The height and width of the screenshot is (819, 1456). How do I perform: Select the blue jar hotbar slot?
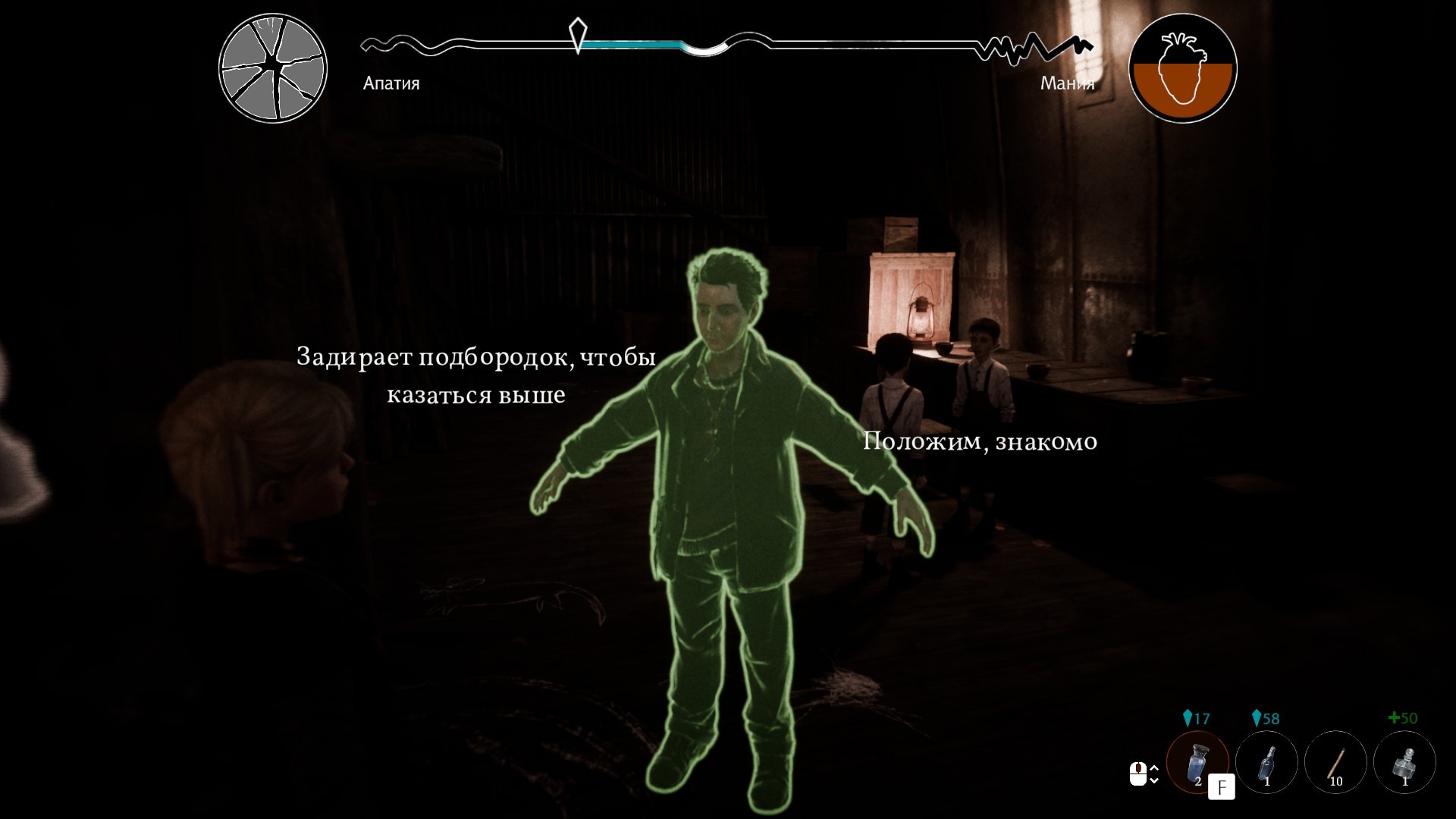click(x=1197, y=761)
